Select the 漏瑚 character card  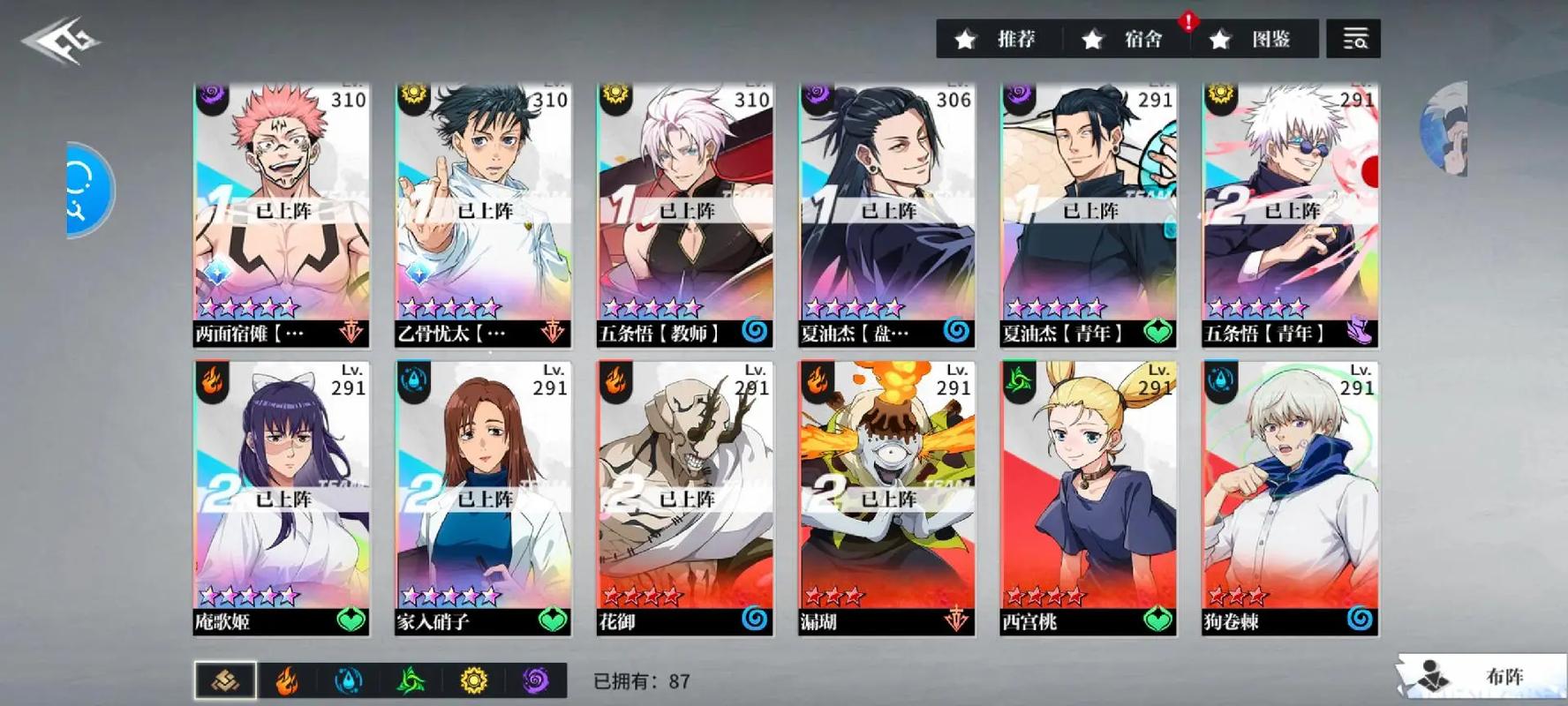(886, 498)
